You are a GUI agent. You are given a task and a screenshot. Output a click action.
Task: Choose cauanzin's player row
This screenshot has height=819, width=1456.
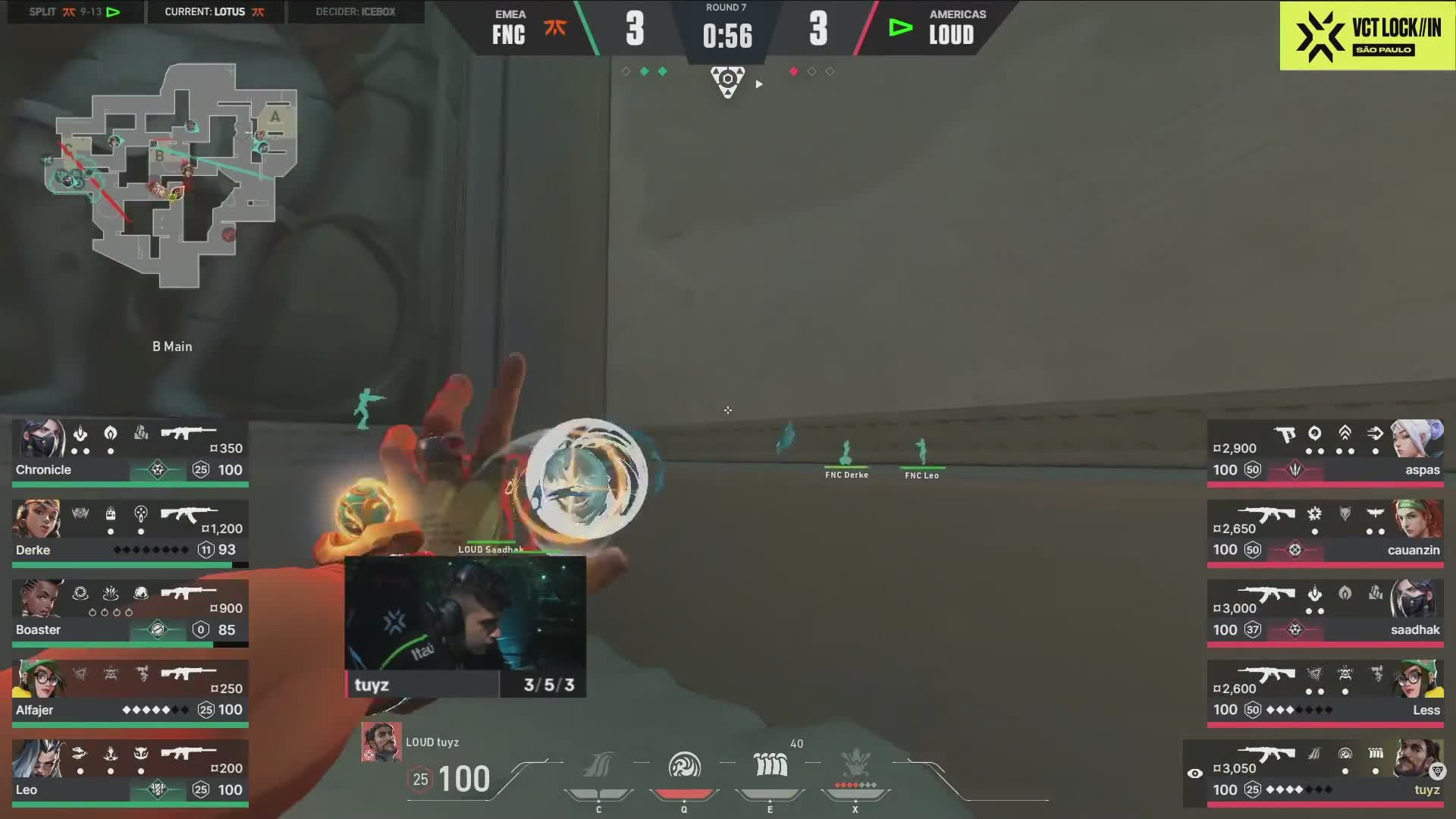point(1326,533)
